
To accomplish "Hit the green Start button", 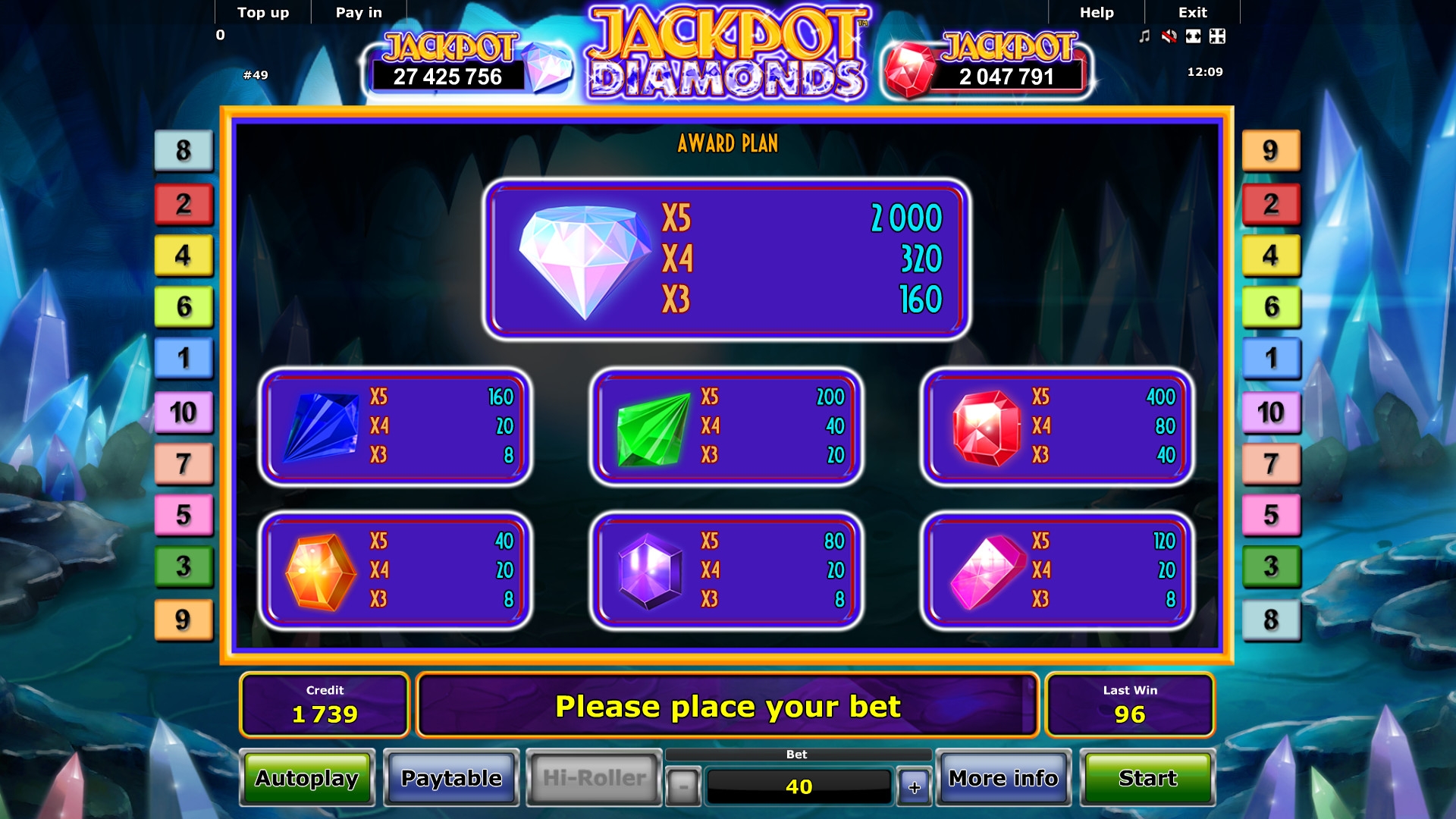I will 1147,778.
